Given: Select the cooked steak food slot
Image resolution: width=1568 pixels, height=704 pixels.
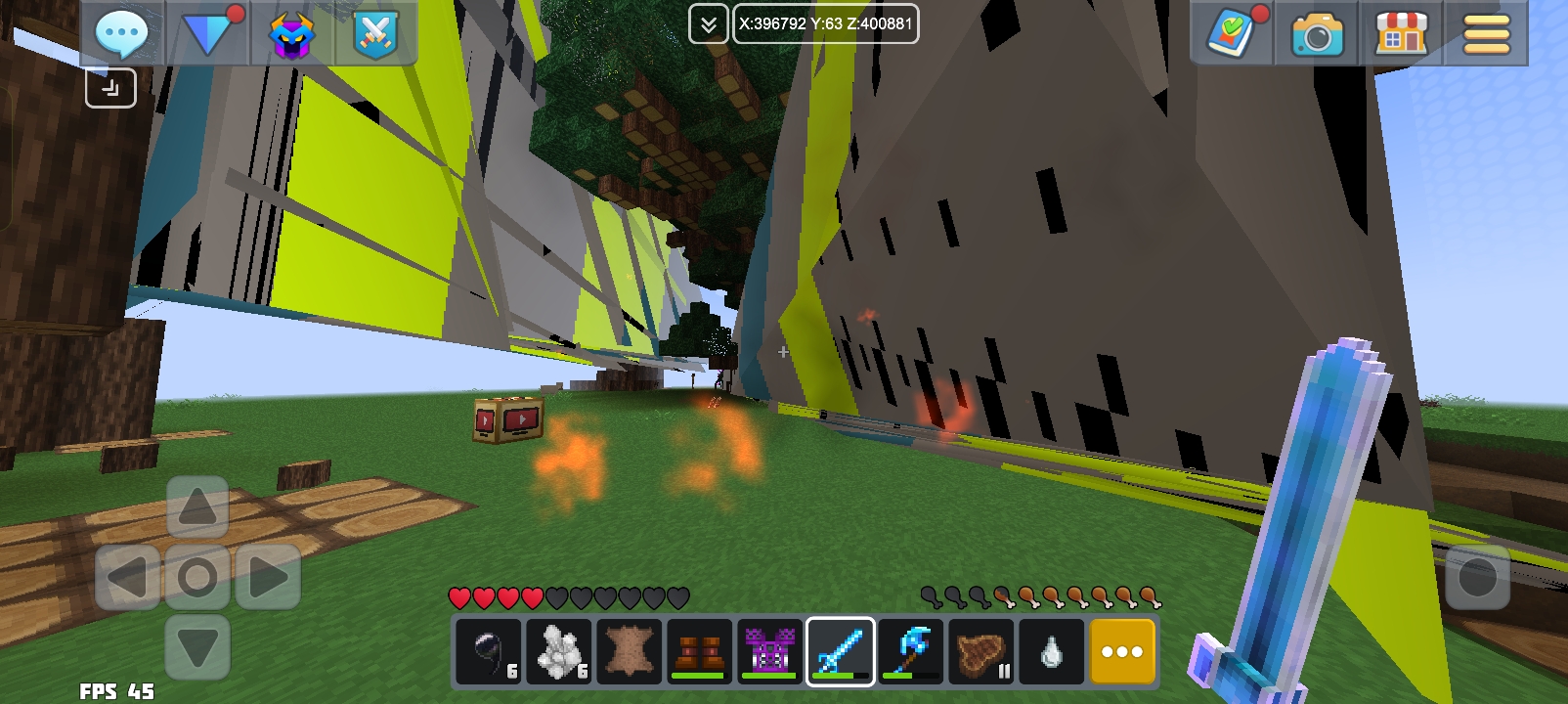Looking at the screenshot, I should pyautogui.click(x=981, y=651).
